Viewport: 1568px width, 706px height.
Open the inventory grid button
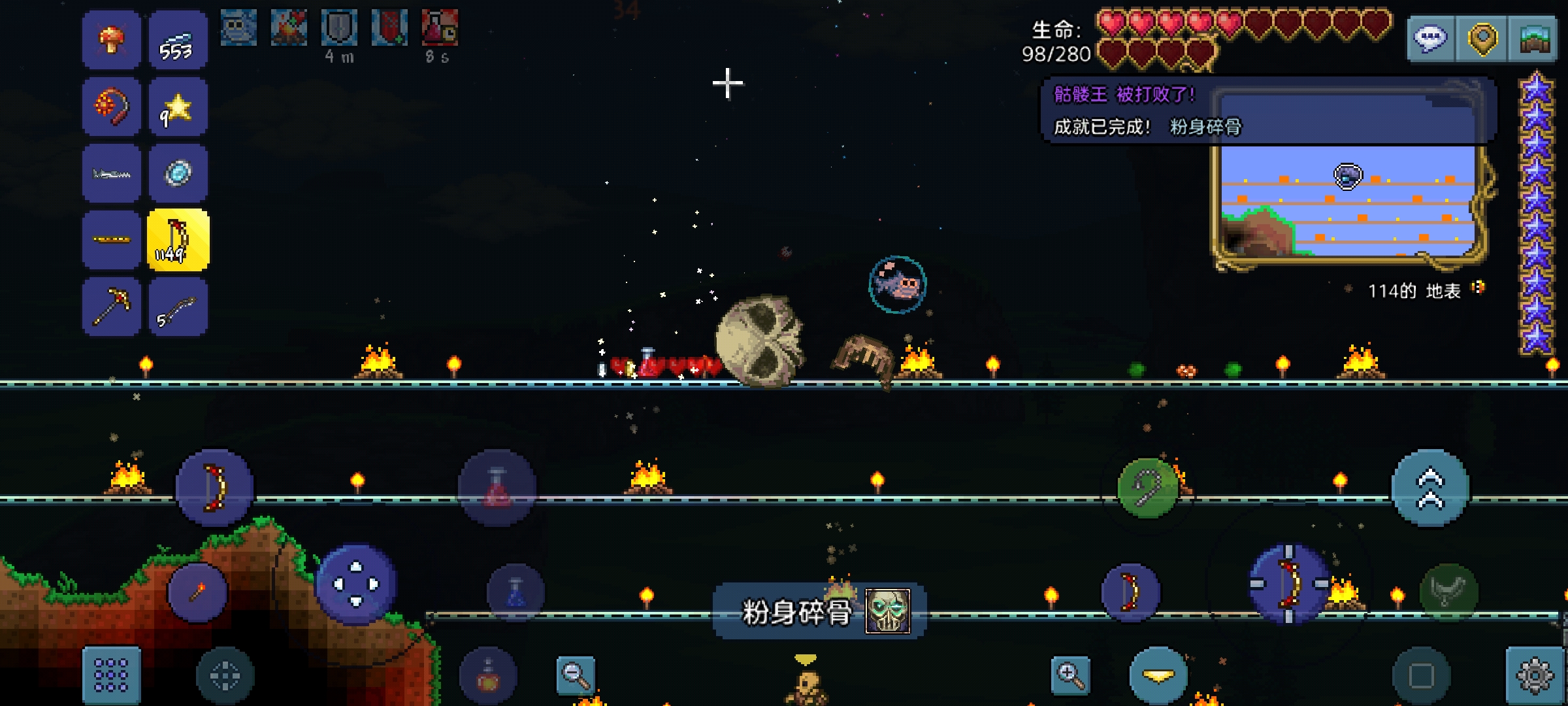[111, 675]
